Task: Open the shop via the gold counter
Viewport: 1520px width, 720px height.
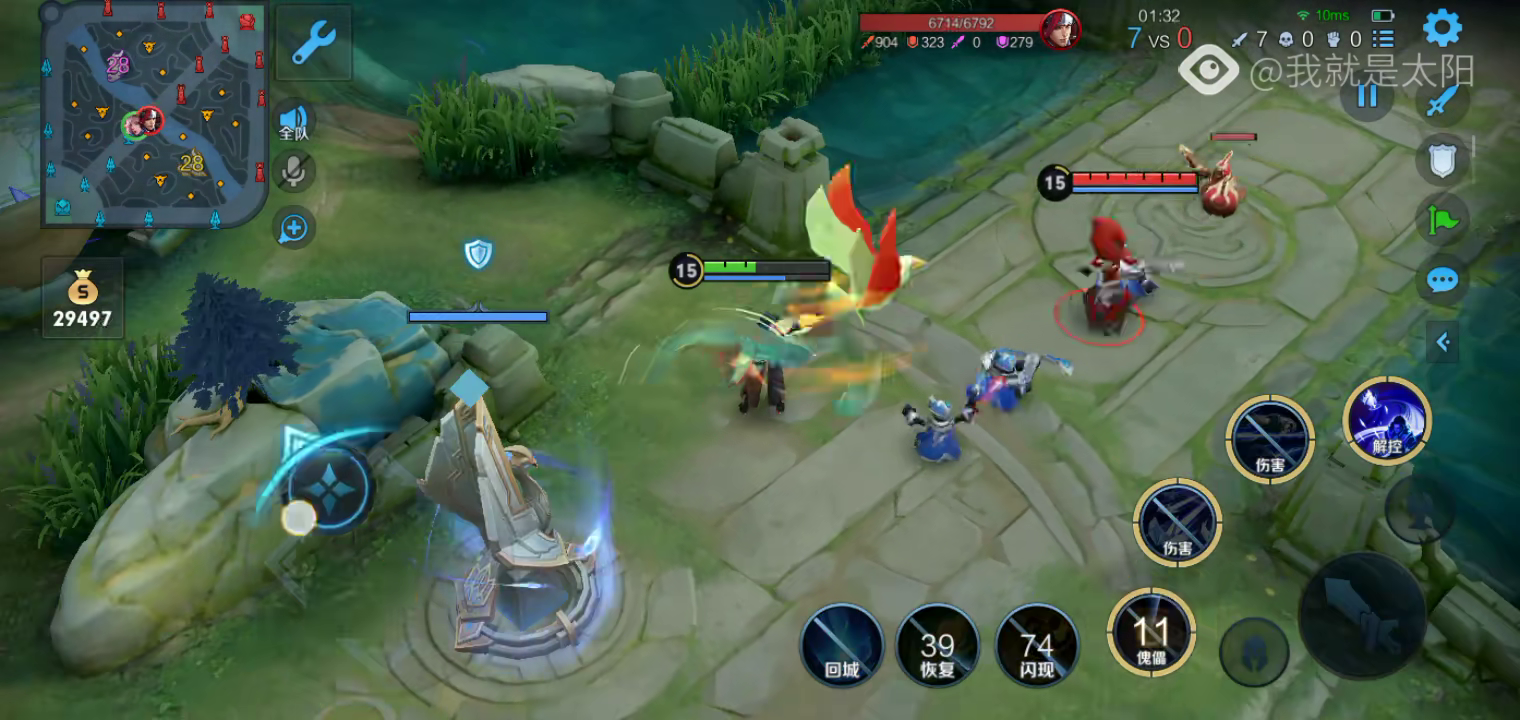Action: [83, 298]
